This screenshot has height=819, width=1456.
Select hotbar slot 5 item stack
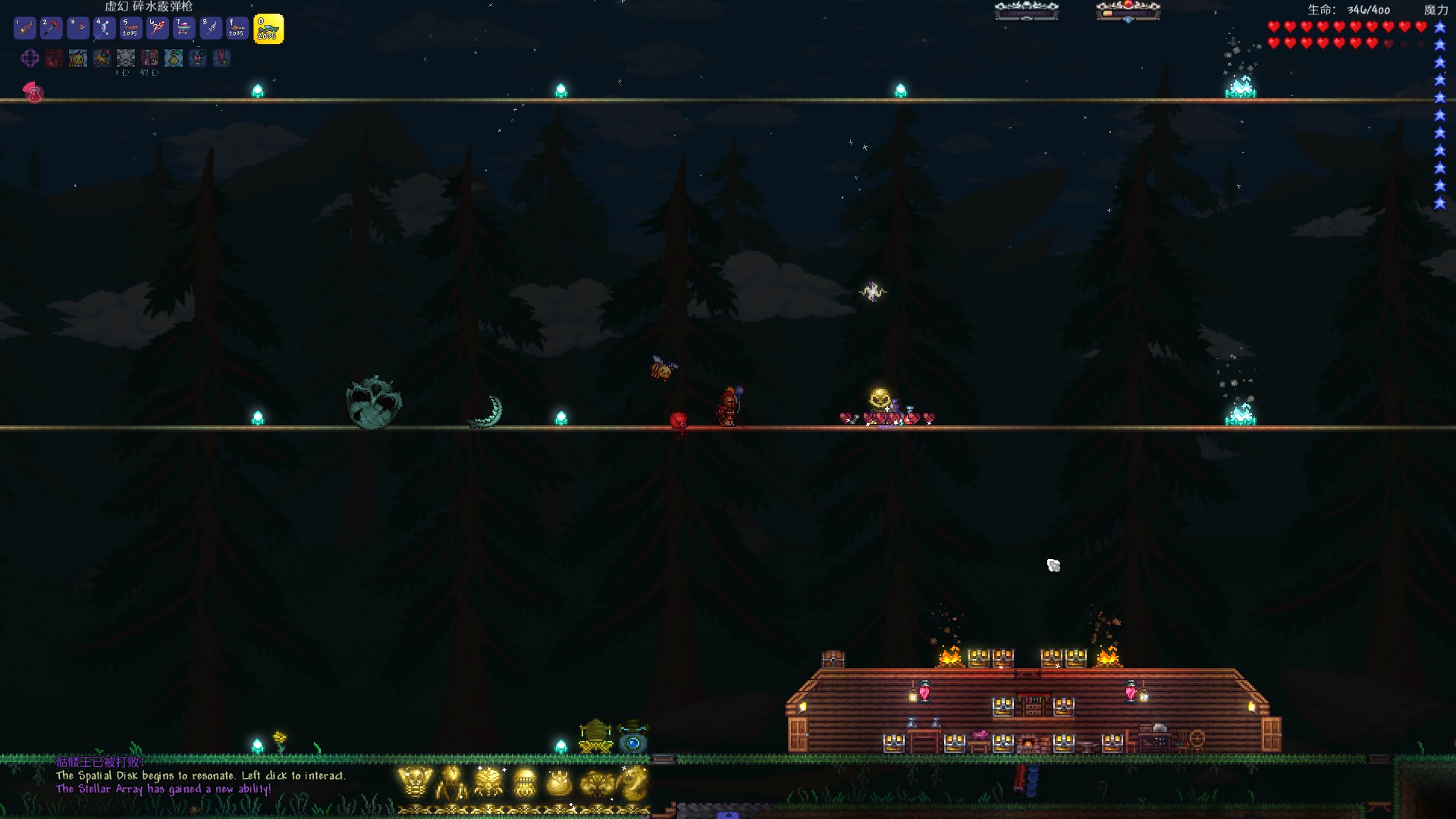click(x=131, y=29)
